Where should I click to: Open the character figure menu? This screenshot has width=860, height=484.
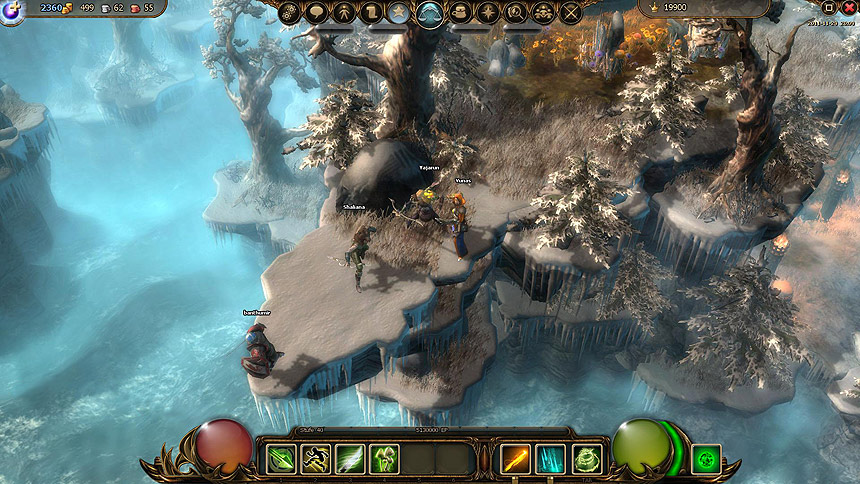(345, 13)
